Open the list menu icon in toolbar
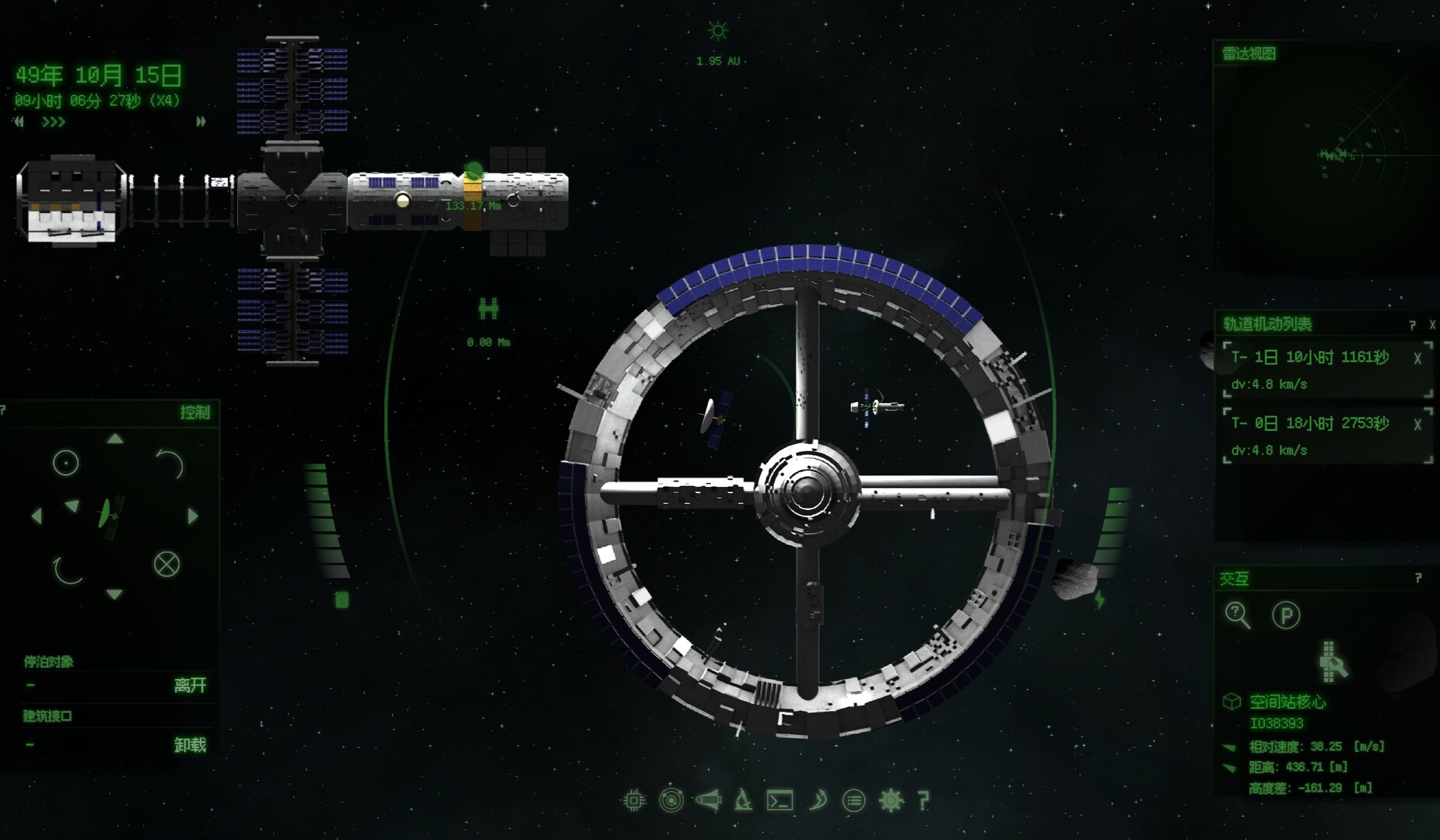 click(854, 800)
